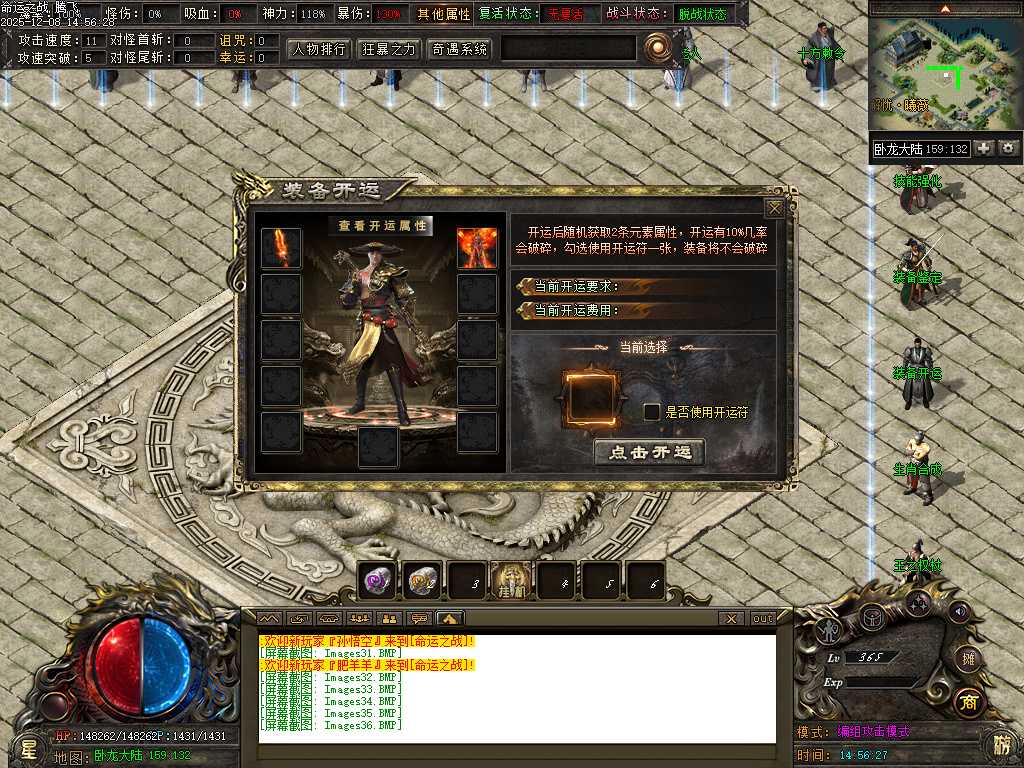1024x768 pixels.
Task: Open the 狂暴之力 panel
Action: coord(389,48)
